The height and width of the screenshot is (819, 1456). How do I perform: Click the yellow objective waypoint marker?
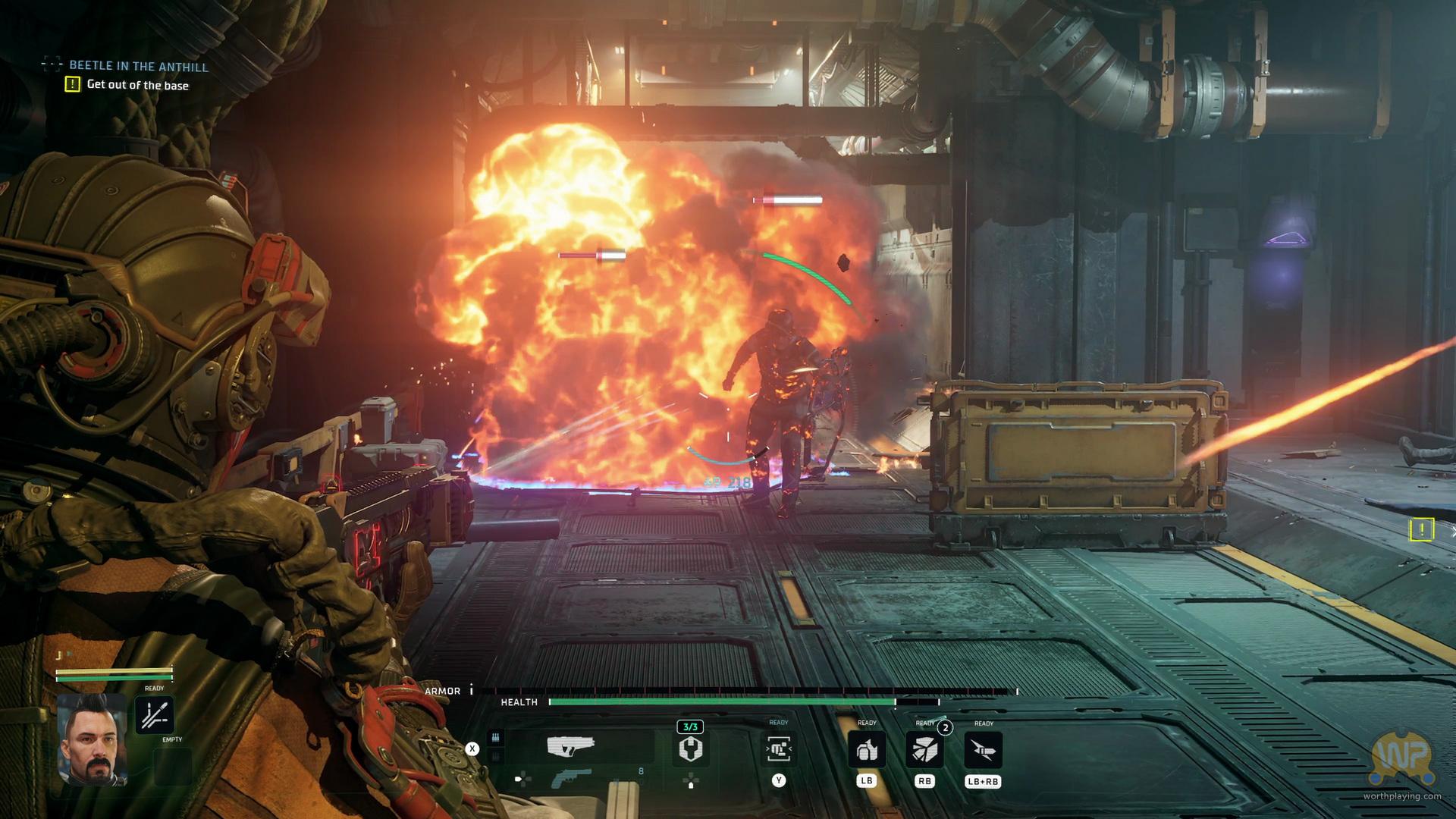[1422, 529]
